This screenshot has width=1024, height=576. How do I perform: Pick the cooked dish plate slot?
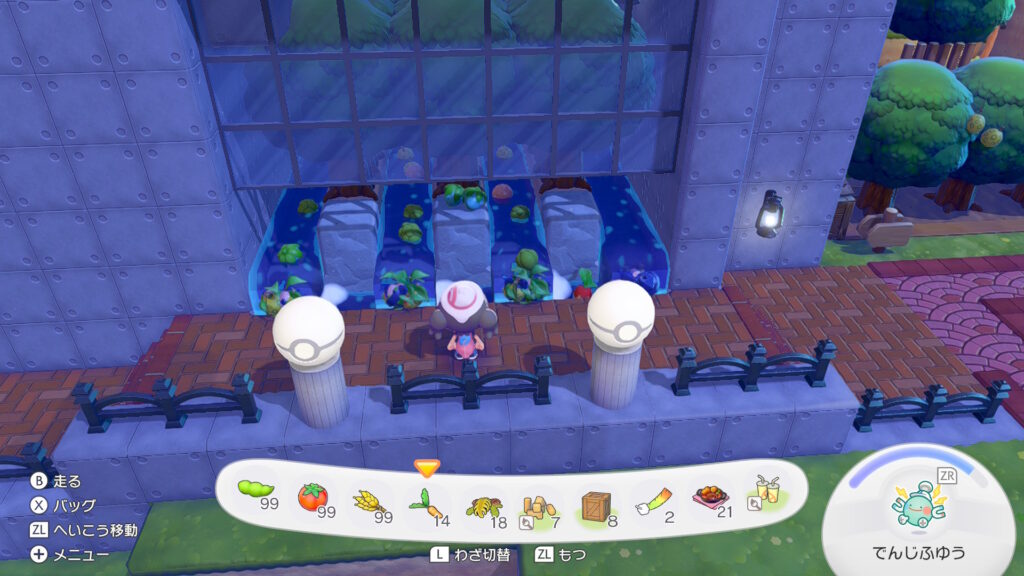(709, 496)
